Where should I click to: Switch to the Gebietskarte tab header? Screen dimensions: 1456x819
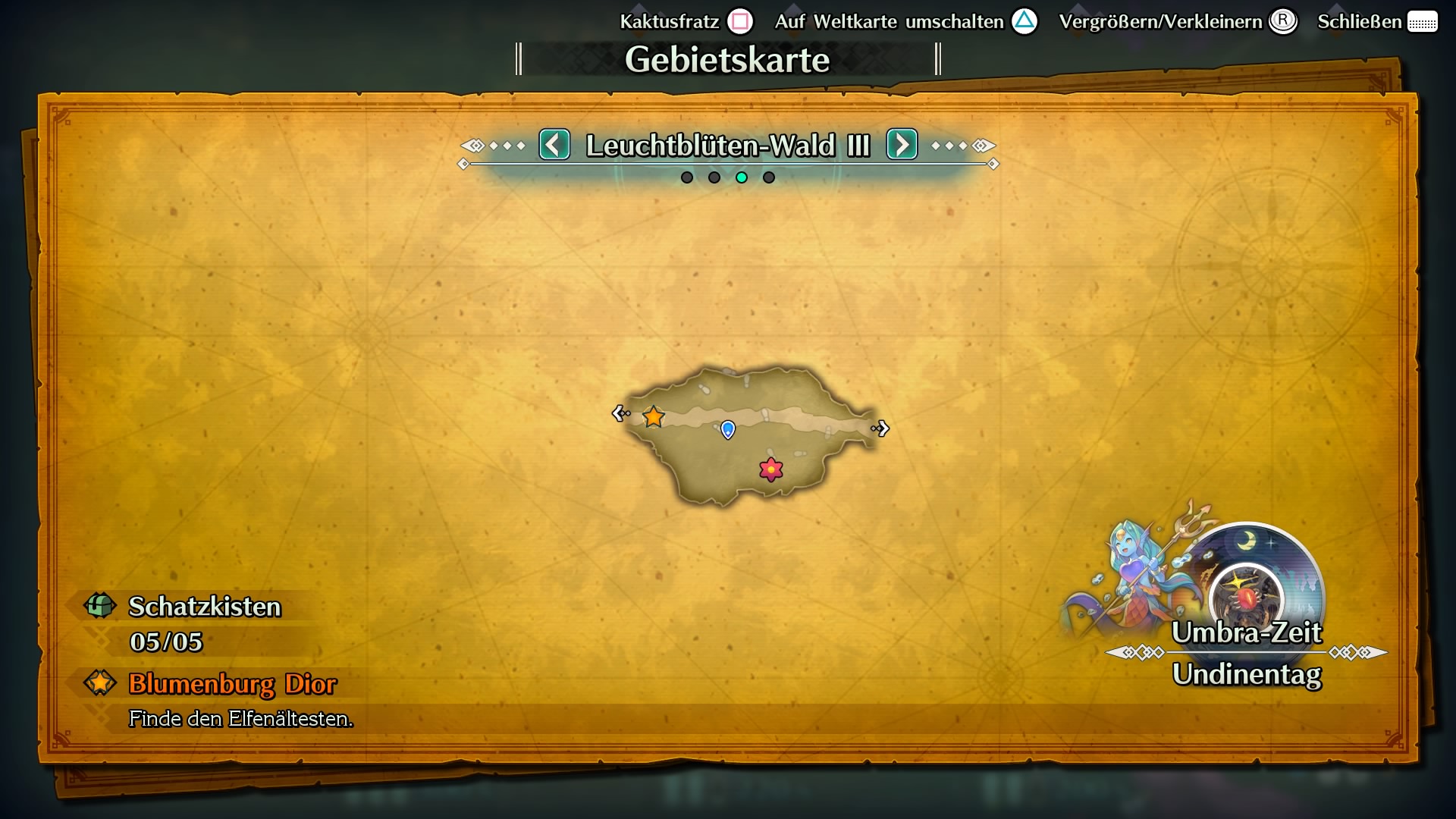coord(728,58)
